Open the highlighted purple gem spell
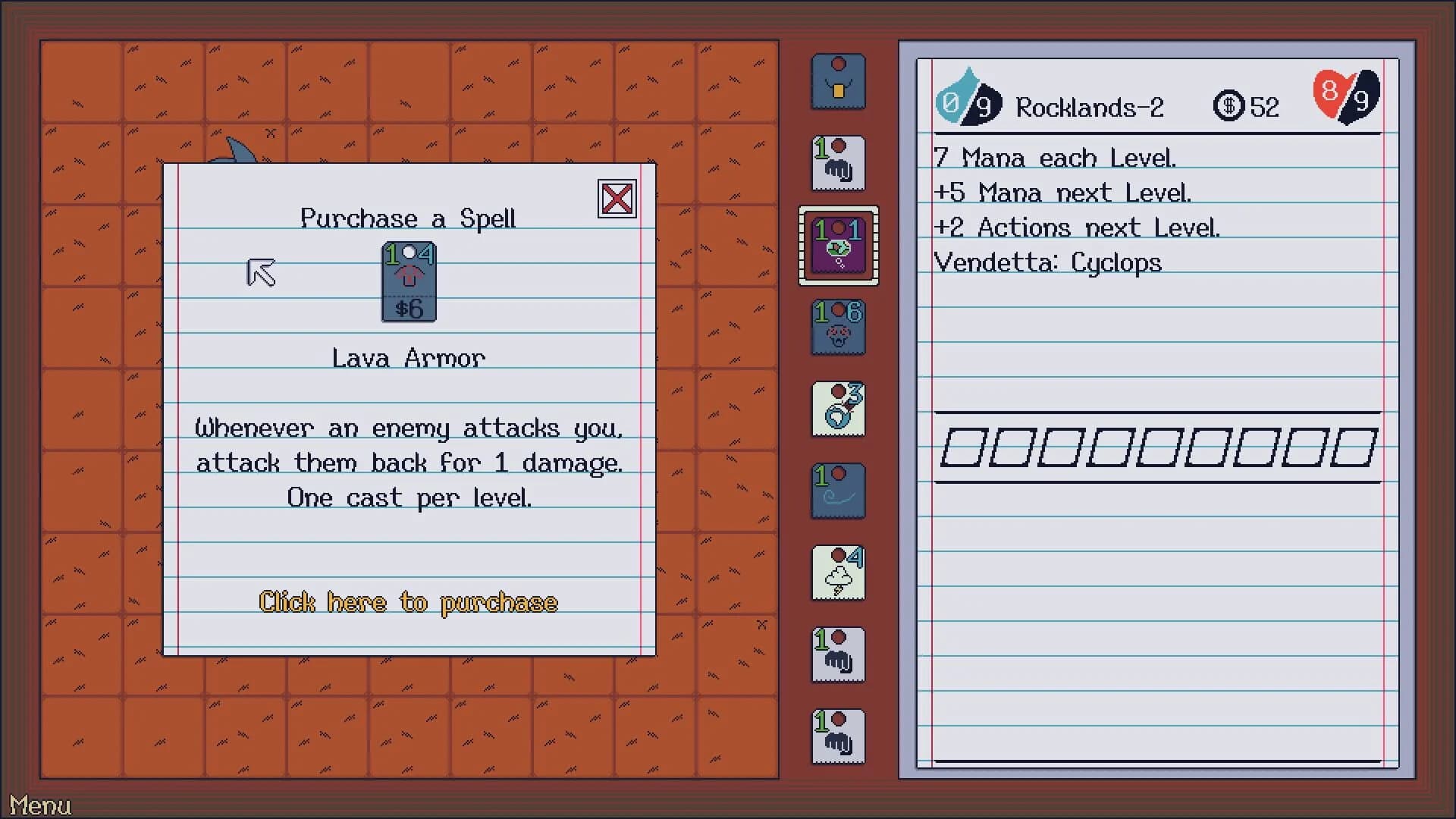The width and height of the screenshot is (1456, 819). [x=837, y=246]
